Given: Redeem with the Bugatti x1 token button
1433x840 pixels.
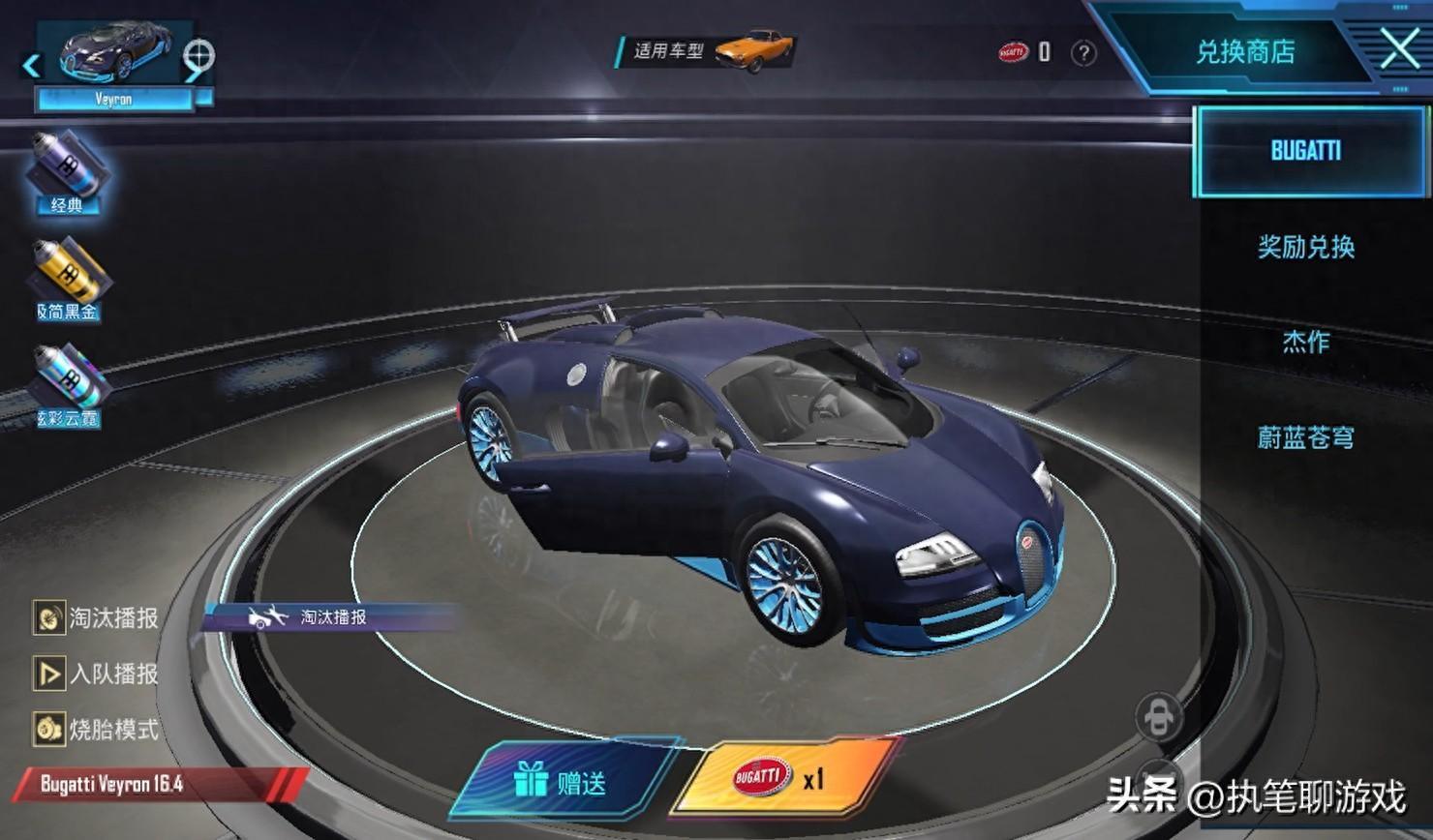Looking at the screenshot, I should [x=782, y=777].
